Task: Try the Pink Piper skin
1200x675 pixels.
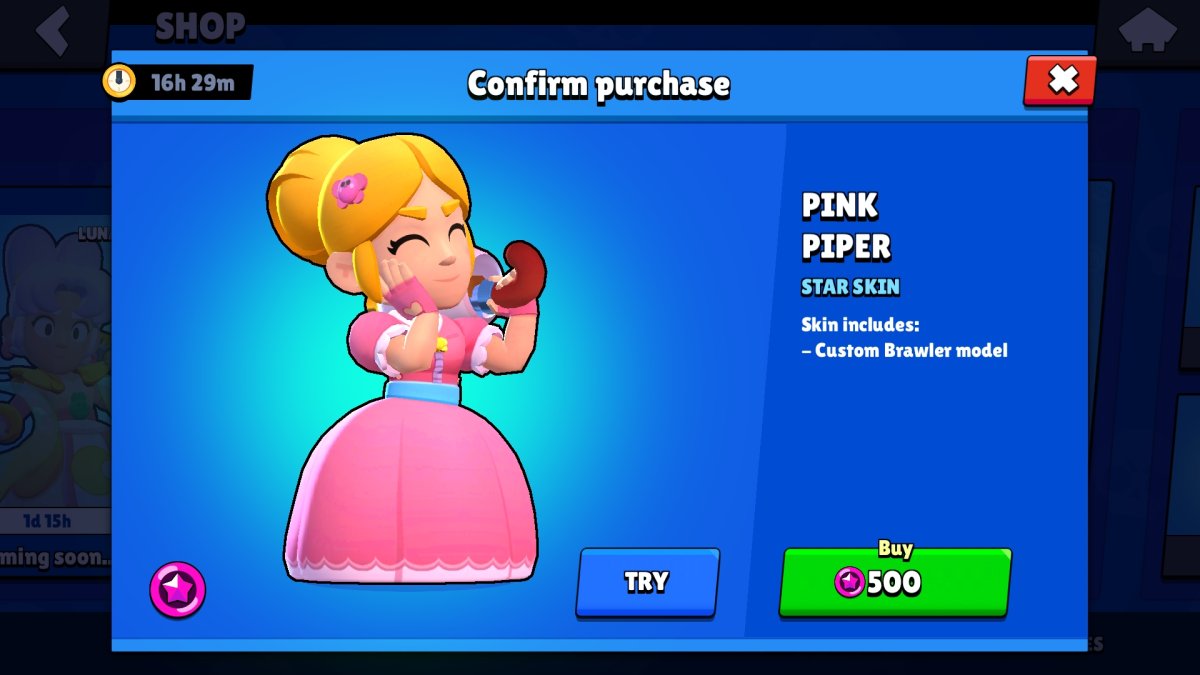Action: point(647,582)
